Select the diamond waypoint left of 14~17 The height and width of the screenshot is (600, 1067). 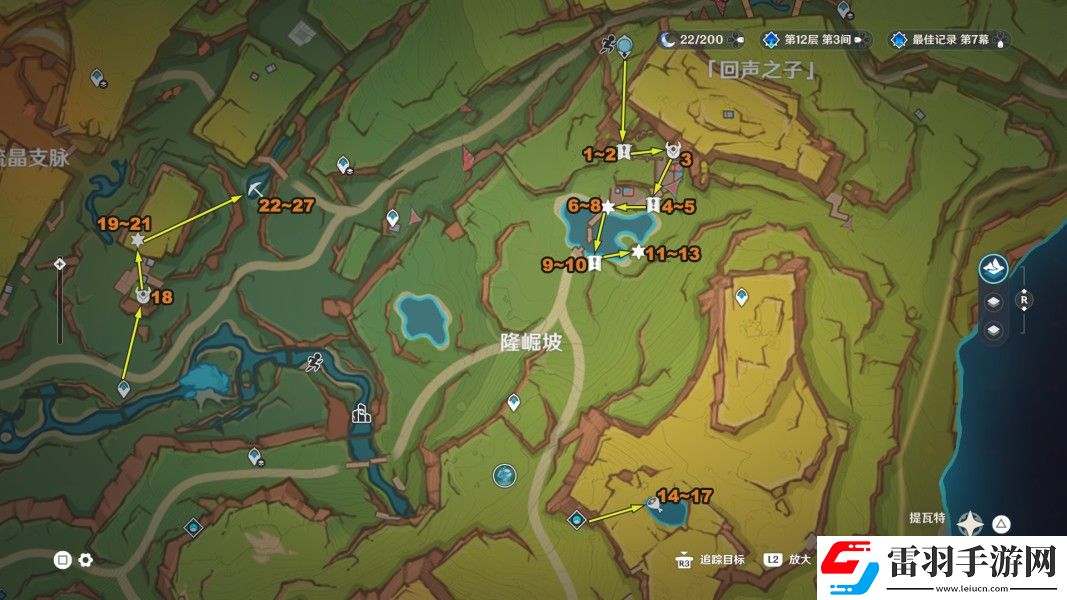(x=576, y=519)
